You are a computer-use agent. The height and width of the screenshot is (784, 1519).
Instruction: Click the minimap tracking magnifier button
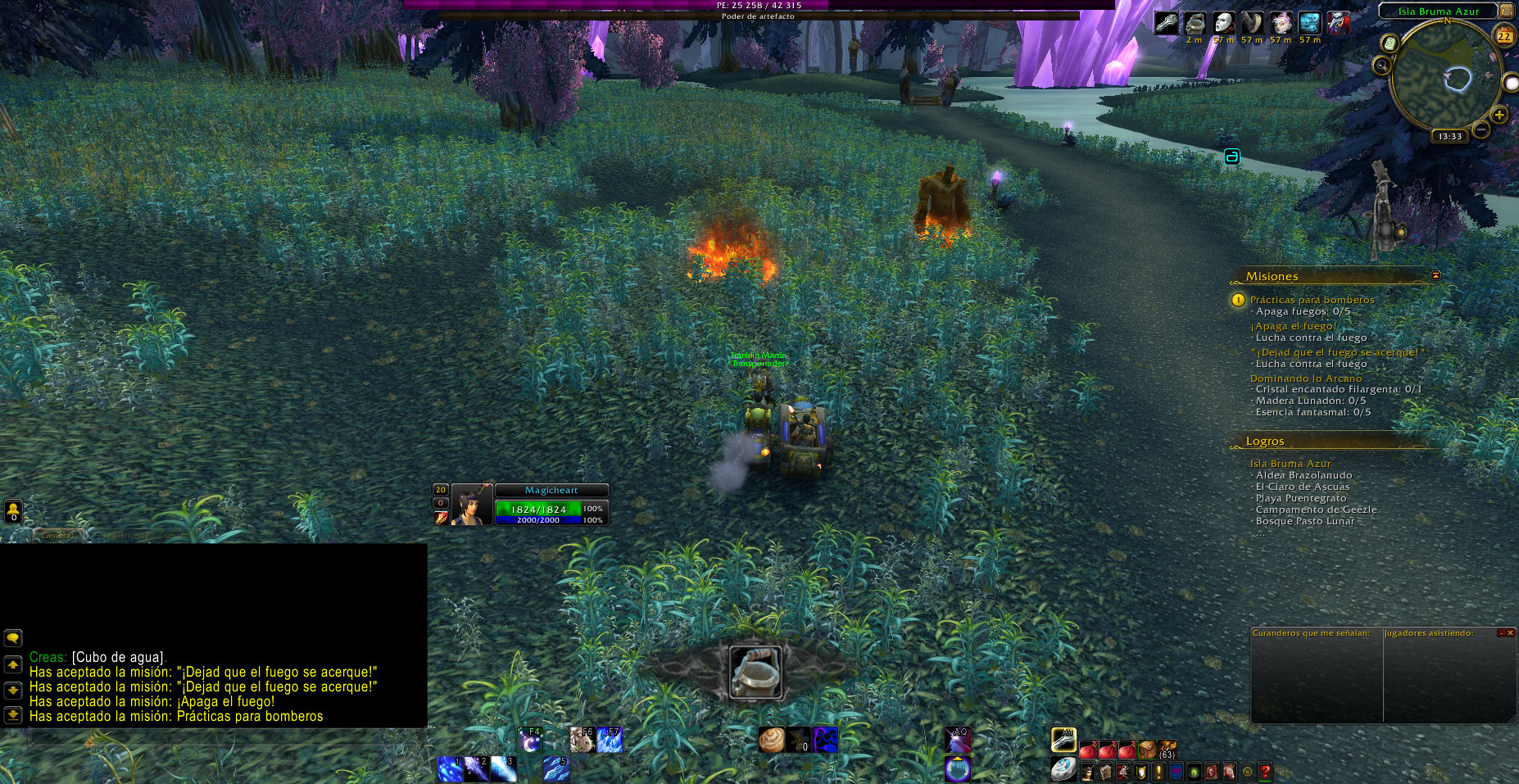point(1382,66)
